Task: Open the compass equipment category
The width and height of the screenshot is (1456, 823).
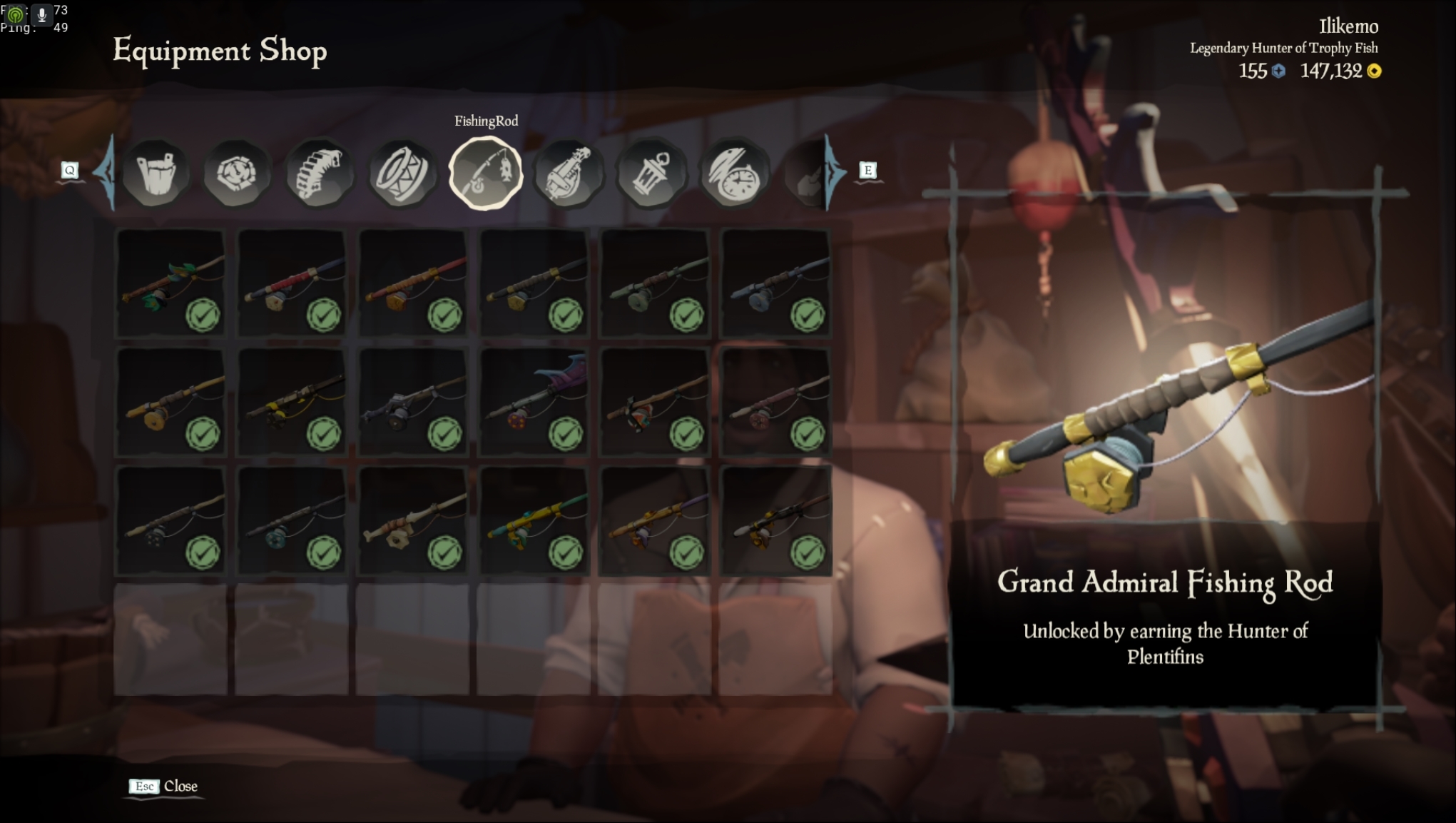Action: click(237, 173)
